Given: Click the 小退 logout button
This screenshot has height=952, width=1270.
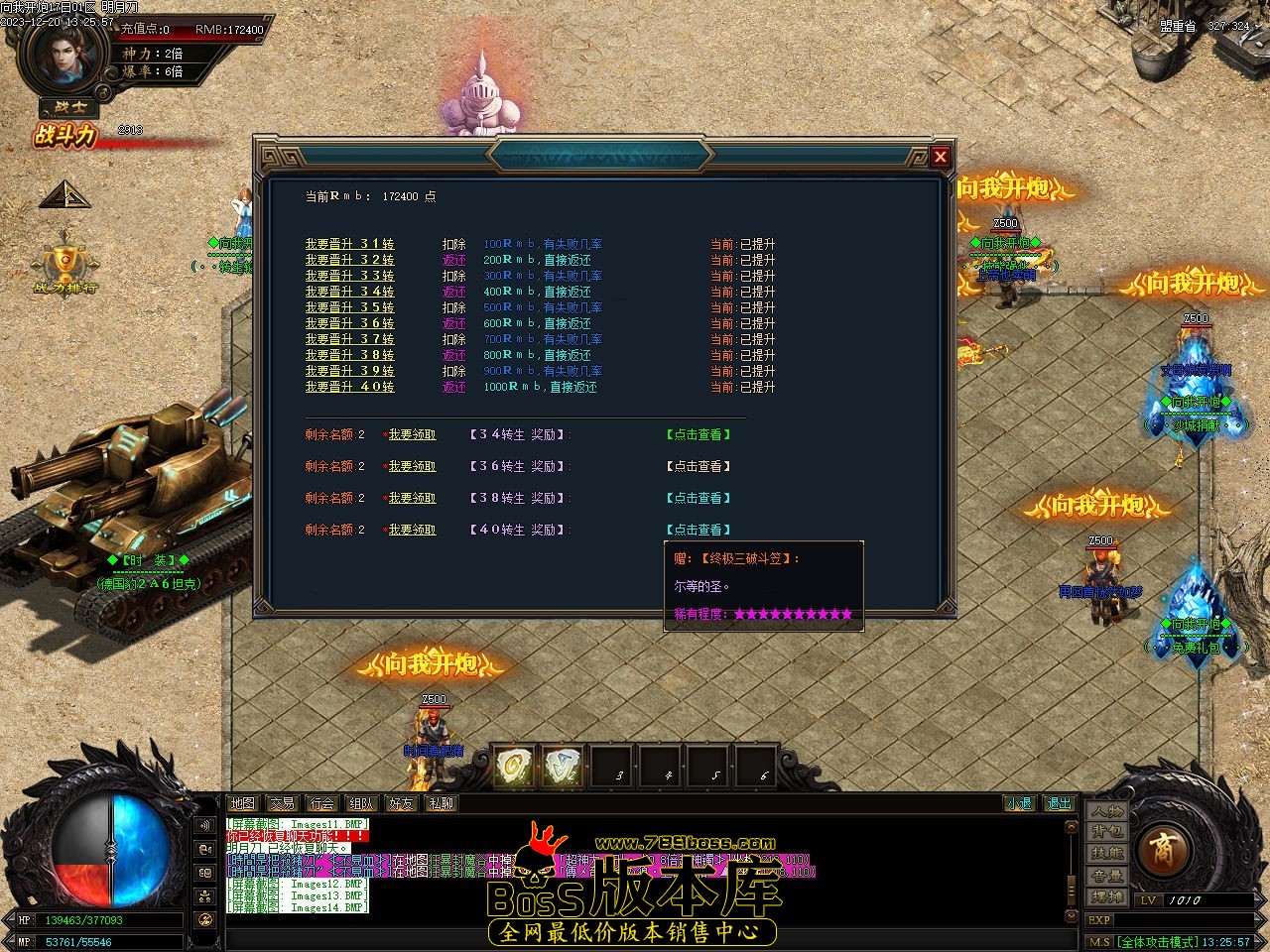Looking at the screenshot, I should (1019, 803).
